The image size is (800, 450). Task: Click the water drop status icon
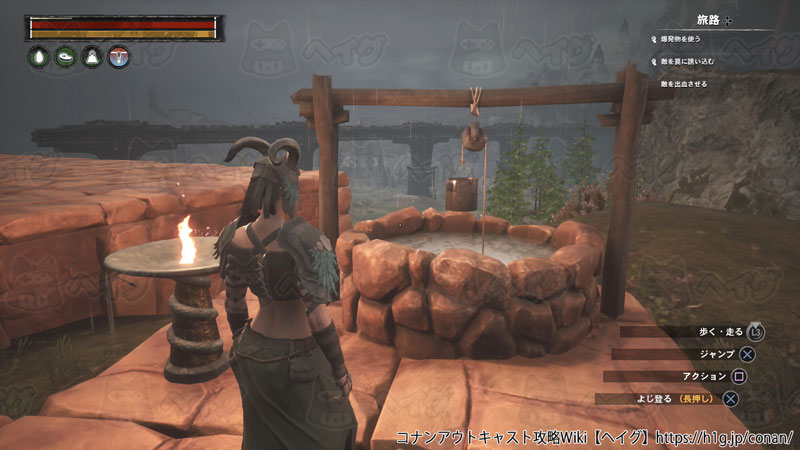tap(37, 58)
